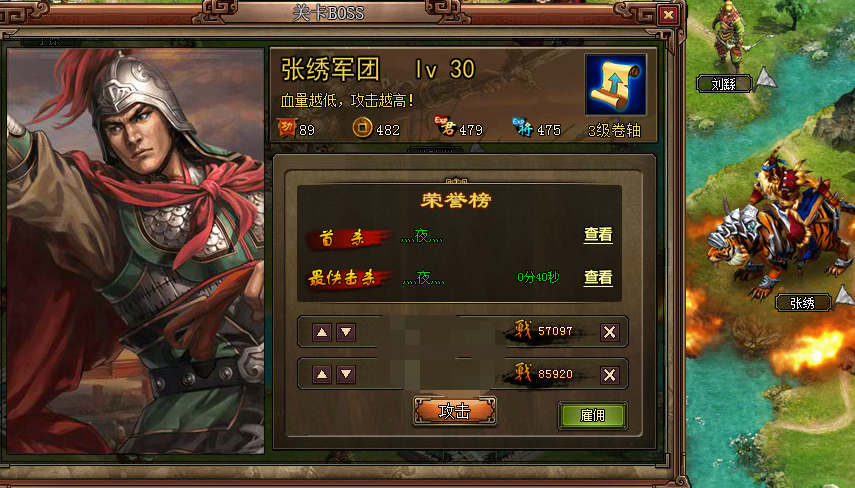Screen dimensions: 855x488
Task: Remove the team with 85920 power
Action: (x=609, y=374)
